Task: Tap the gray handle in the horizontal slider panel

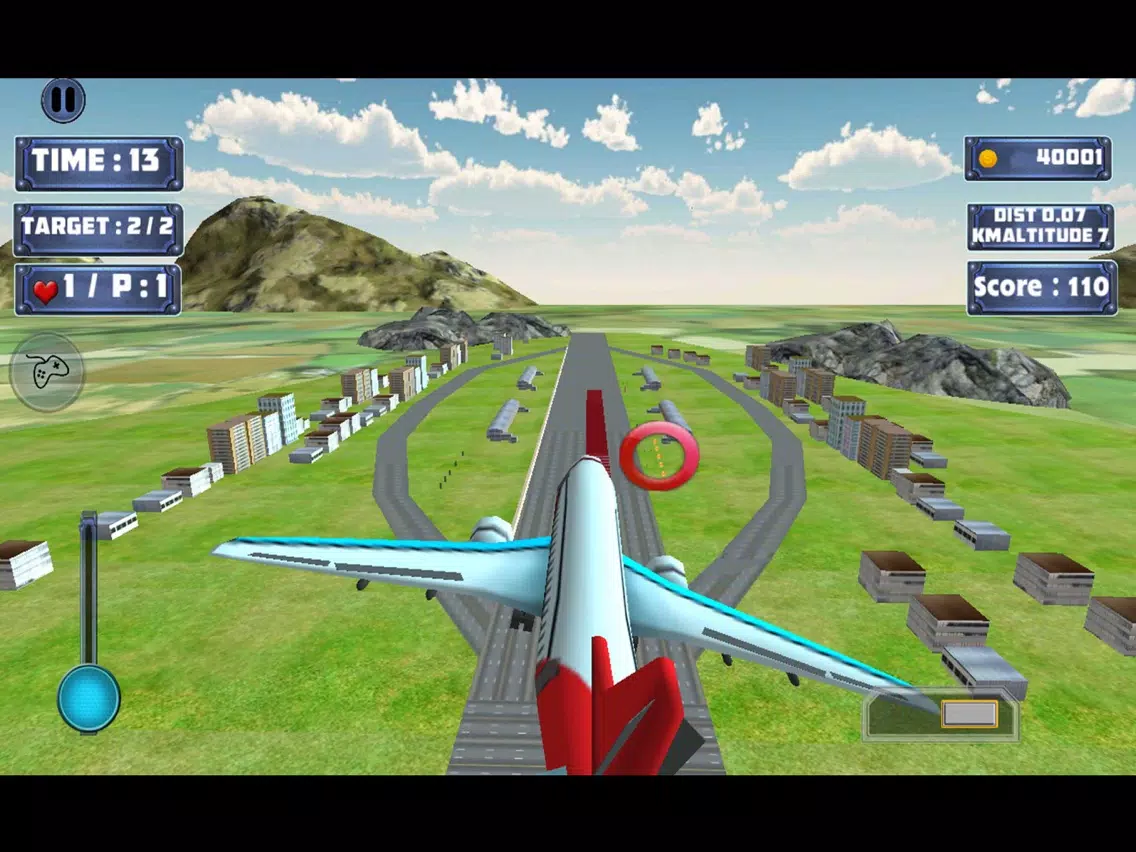Action: 969,713
